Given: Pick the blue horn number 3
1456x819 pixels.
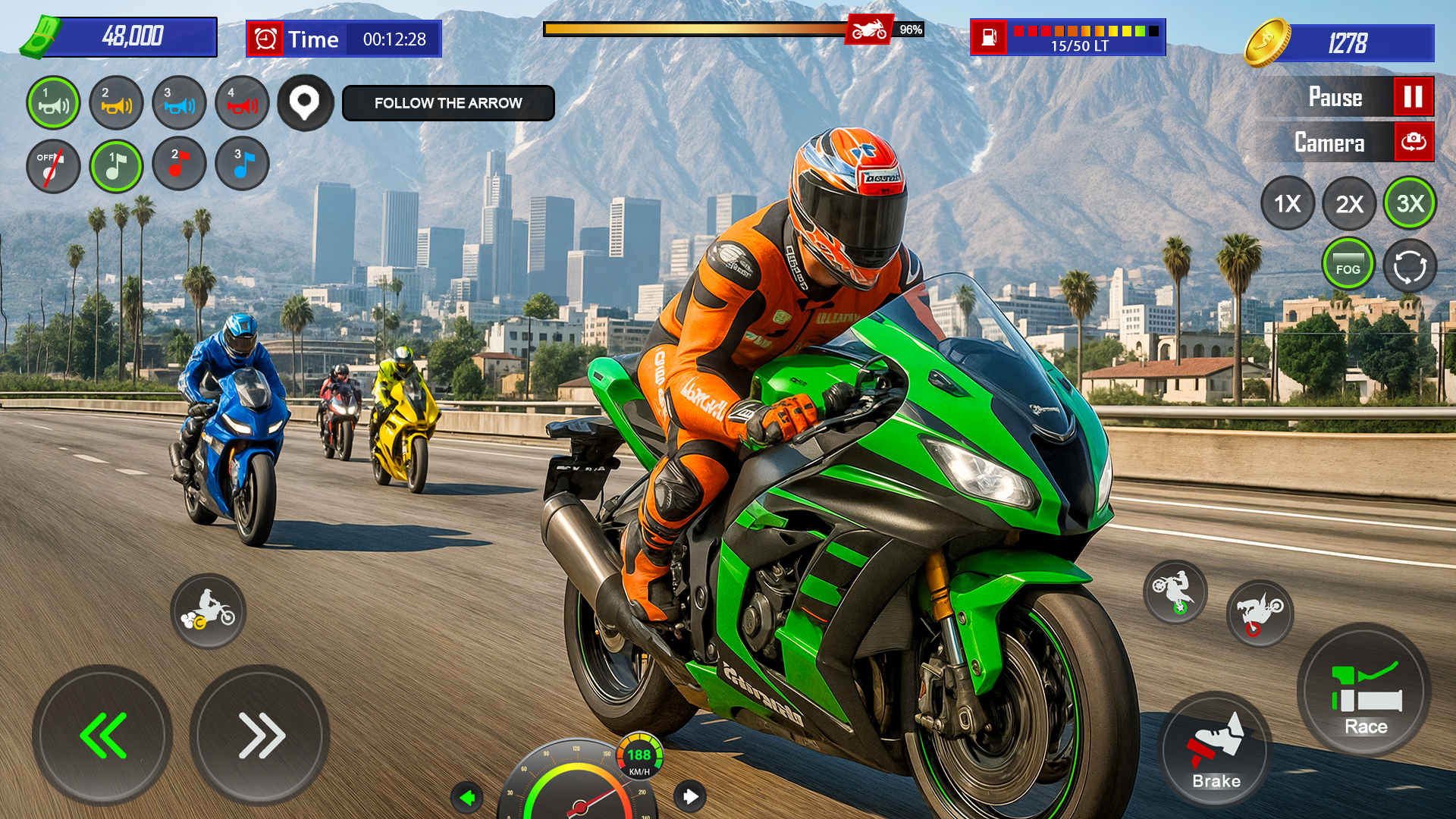Looking at the screenshot, I should [x=179, y=103].
